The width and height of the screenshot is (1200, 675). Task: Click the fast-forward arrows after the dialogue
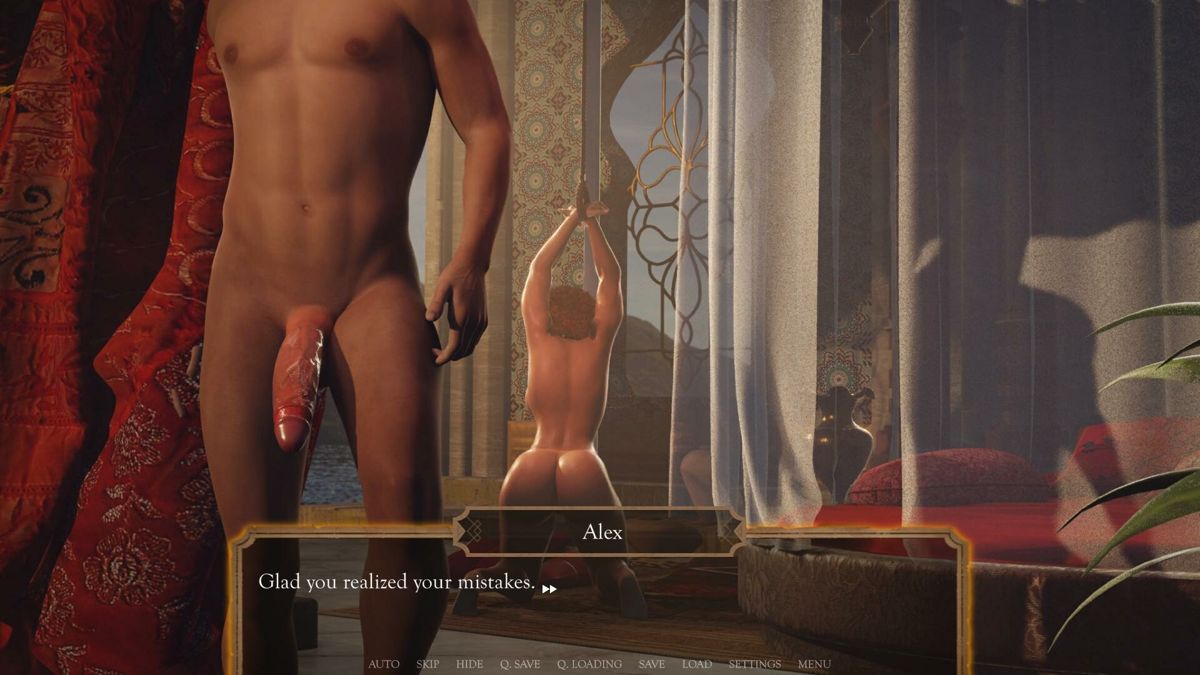(549, 589)
